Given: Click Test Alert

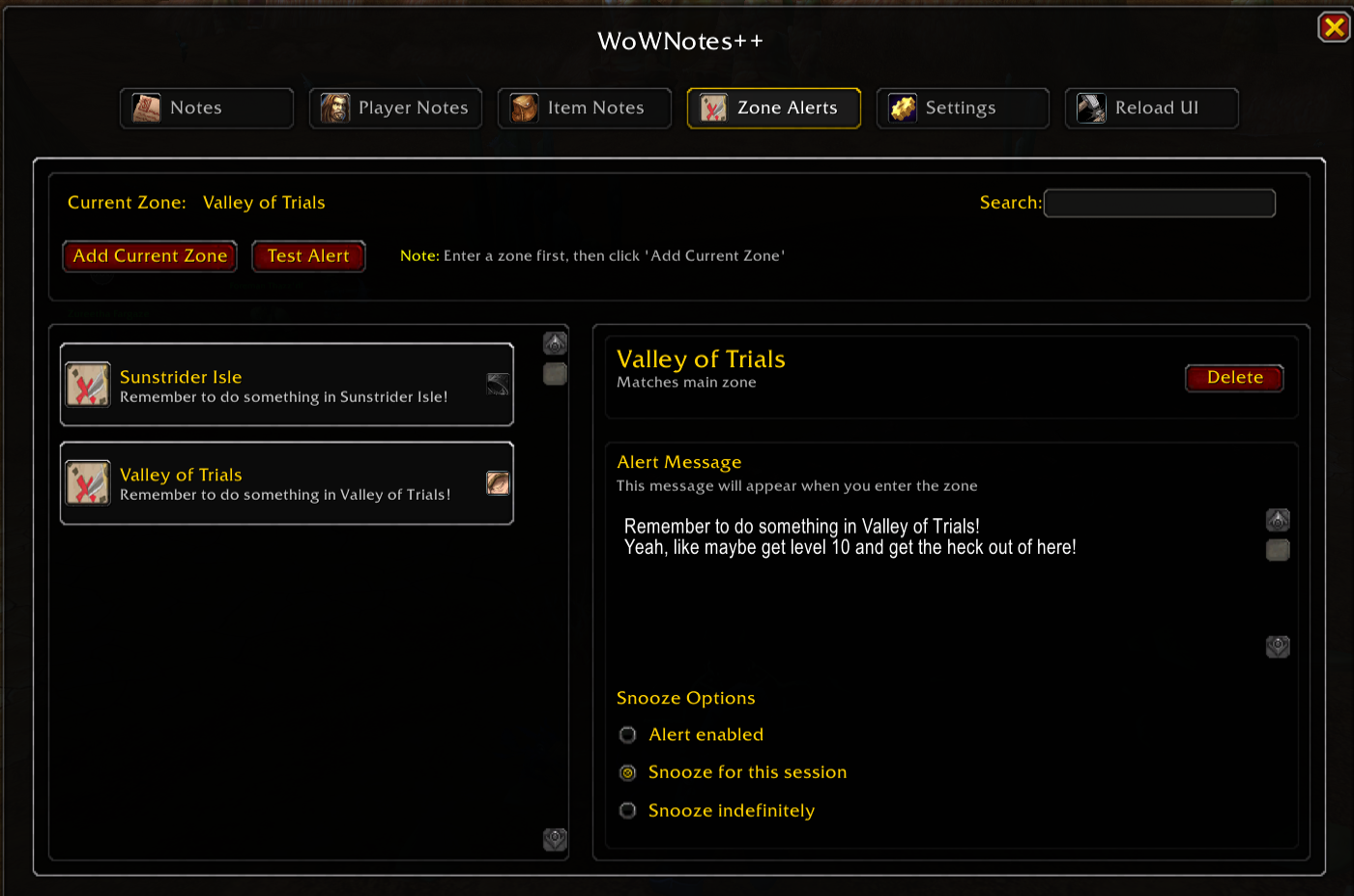Looking at the screenshot, I should pos(308,255).
